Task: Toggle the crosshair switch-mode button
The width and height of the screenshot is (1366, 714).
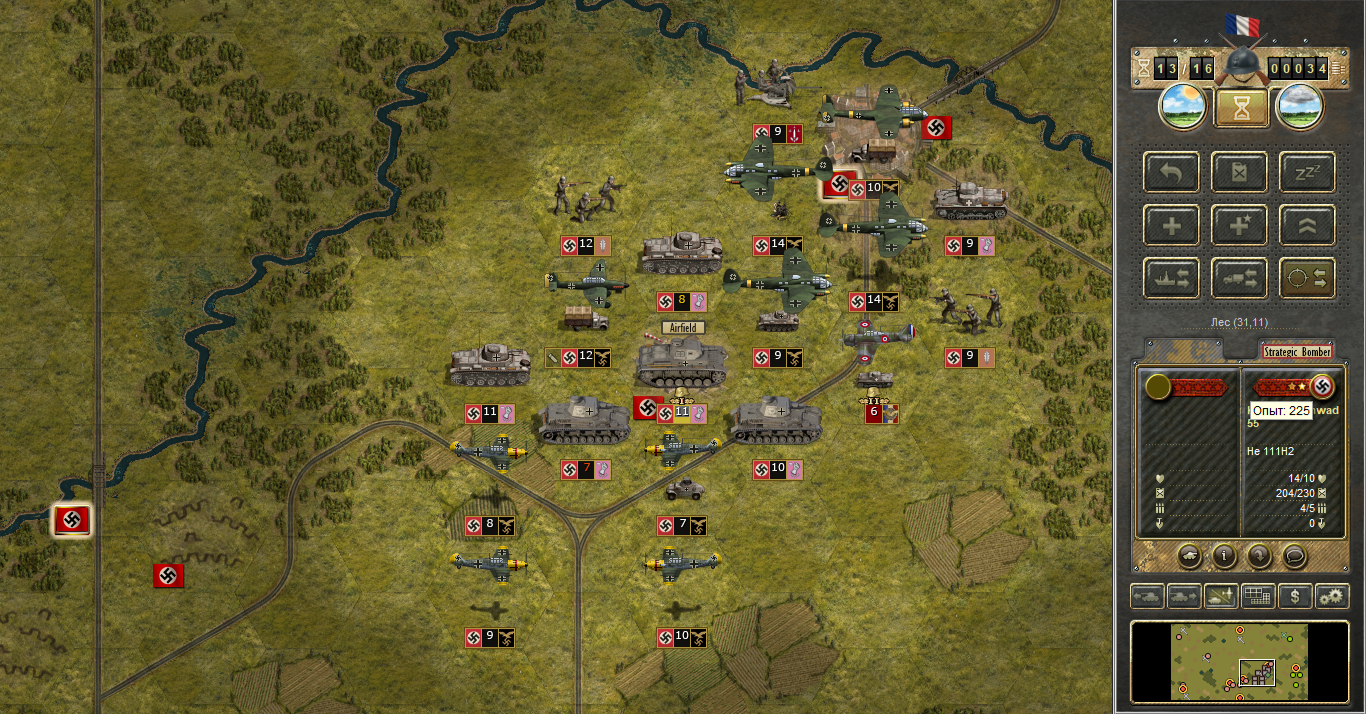Action: pos(1307,278)
